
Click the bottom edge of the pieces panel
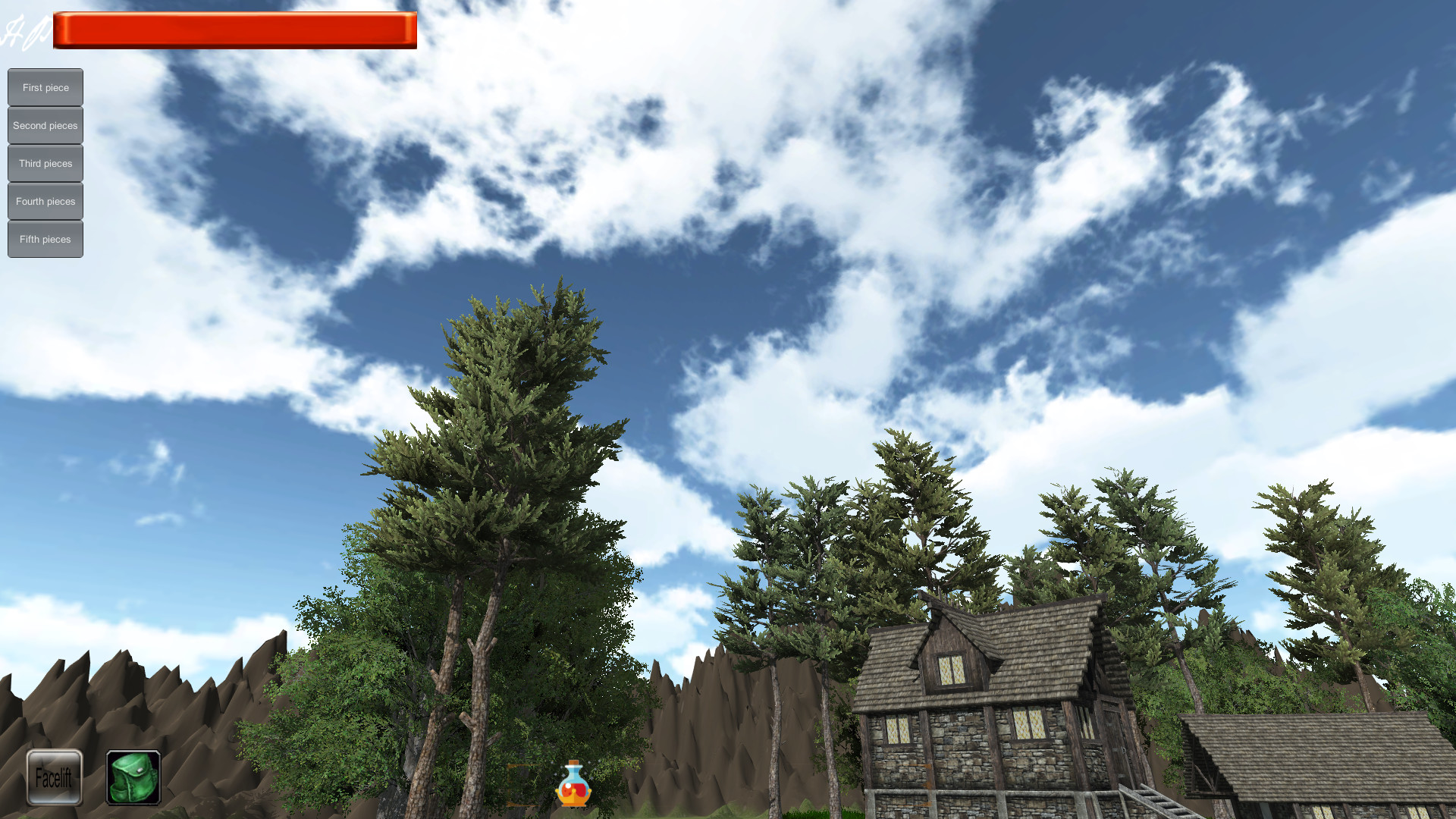point(45,256)
